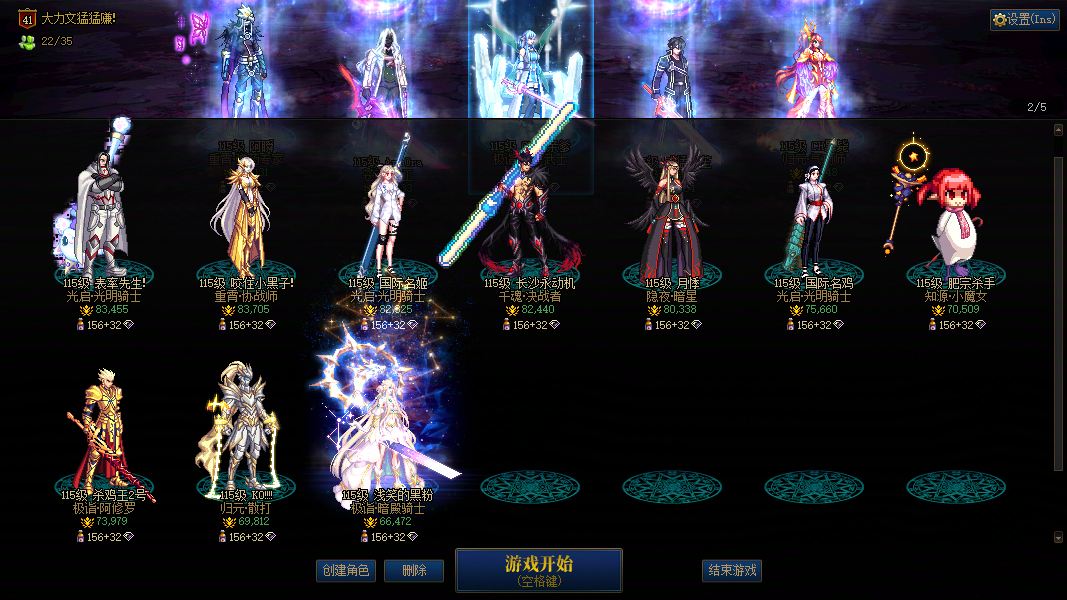Screen dimensions: 1067x600
Task: Click the 删除 delete button
Action: point(414,571)
